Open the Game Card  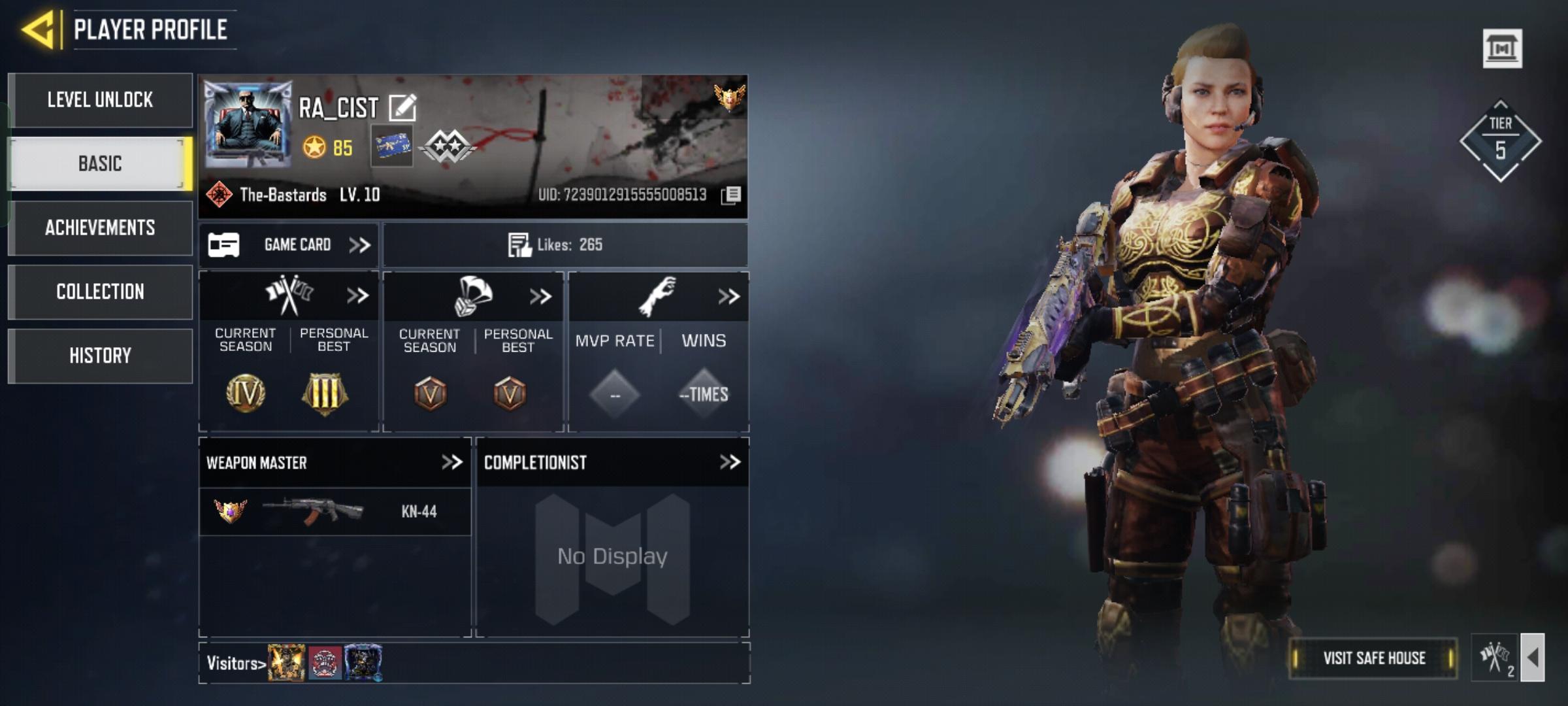(289, 245)
